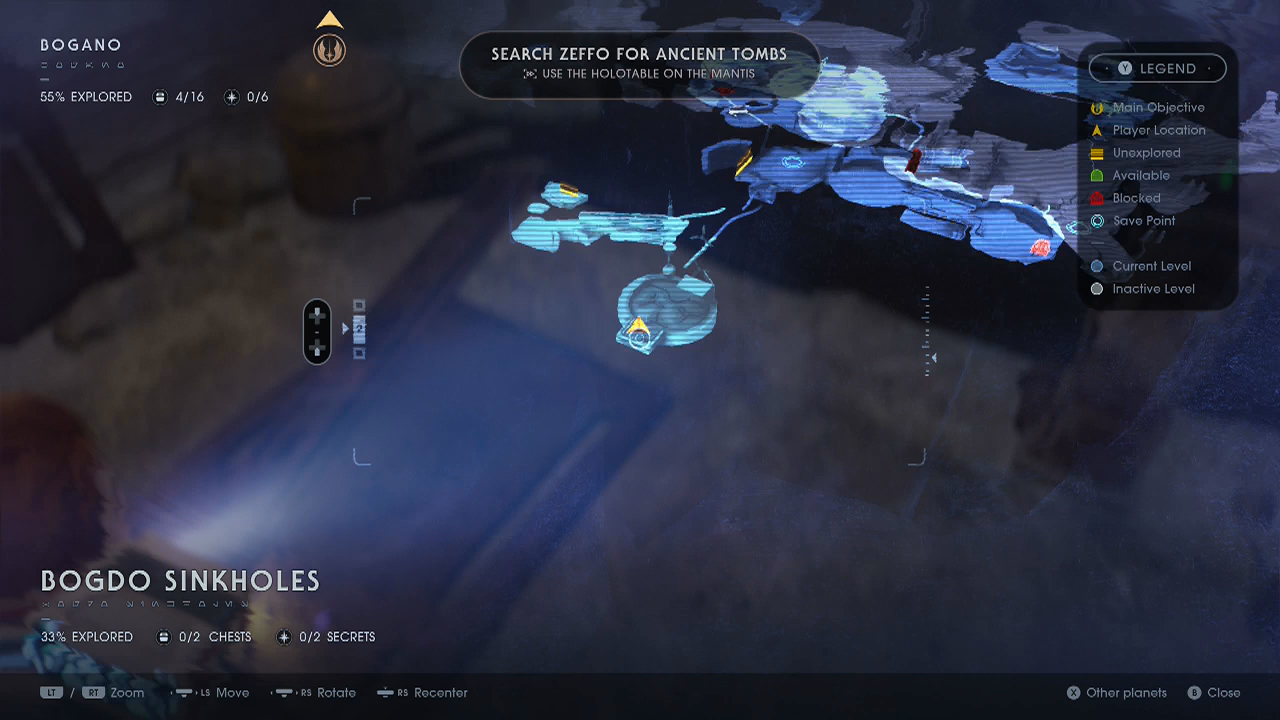Select the secrets star icon beside 0/6
Image resolution: width=1280 pixels, height=720 pixels.
231,96
